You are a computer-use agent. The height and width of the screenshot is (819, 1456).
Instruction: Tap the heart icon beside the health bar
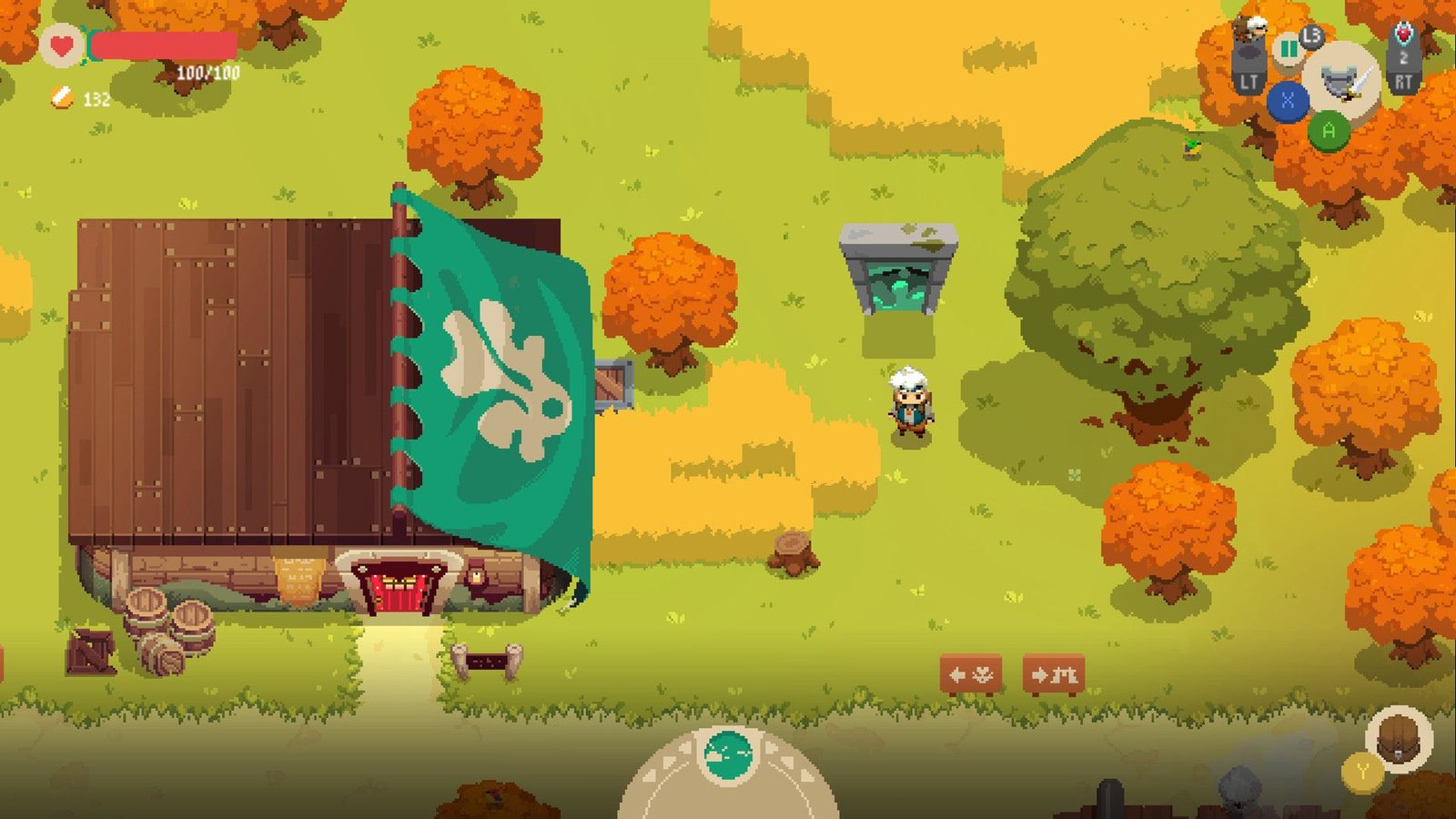tap(62, 44)
